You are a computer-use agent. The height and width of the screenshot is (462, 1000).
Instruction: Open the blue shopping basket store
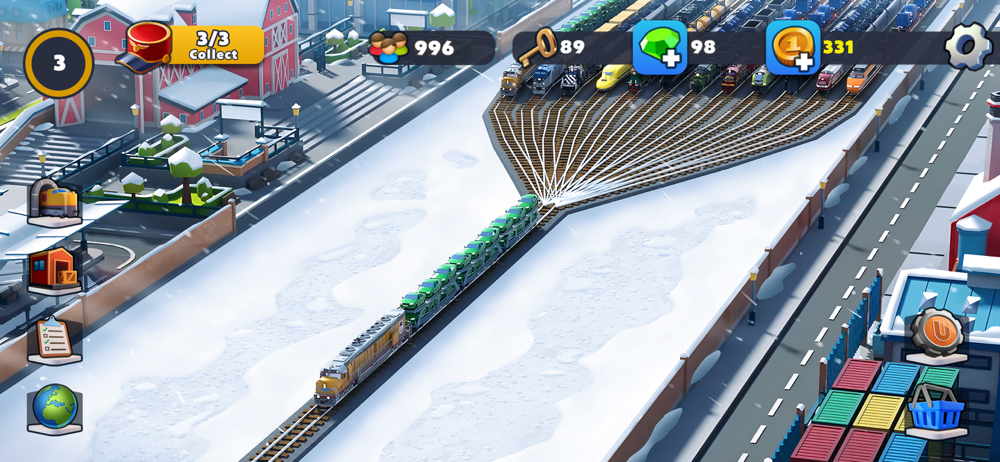[x=937, y=408]
